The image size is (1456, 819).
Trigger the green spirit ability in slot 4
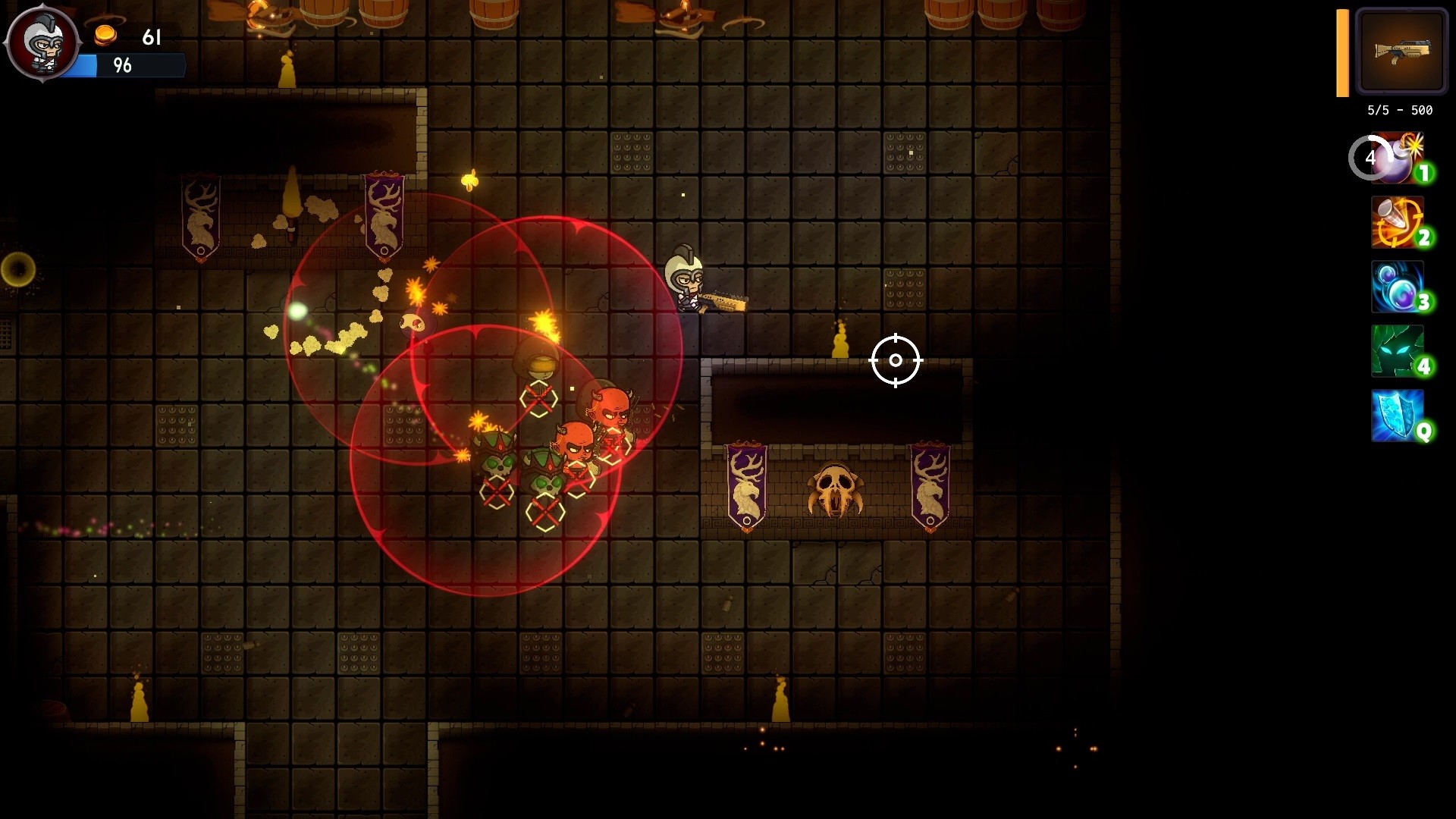(x=1398, y=353)
